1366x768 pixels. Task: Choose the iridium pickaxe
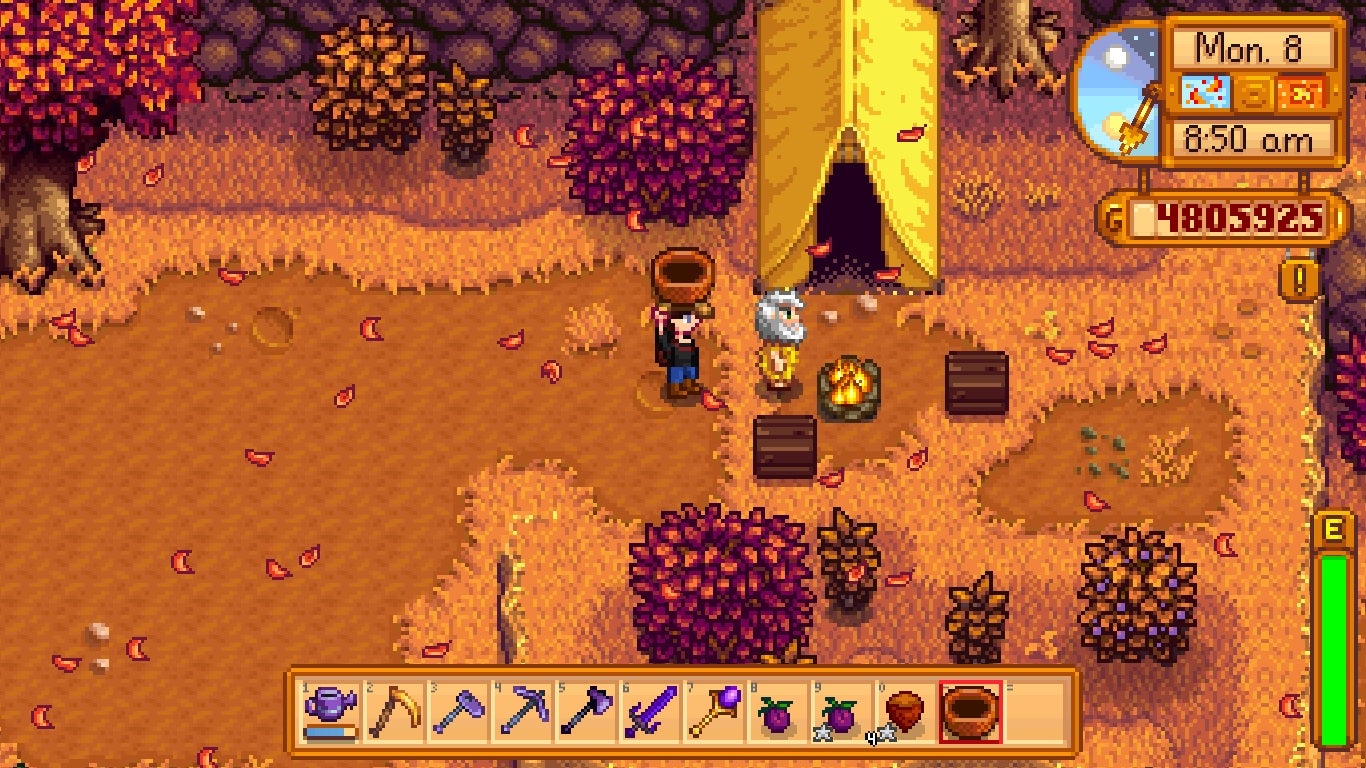(522, 711)
